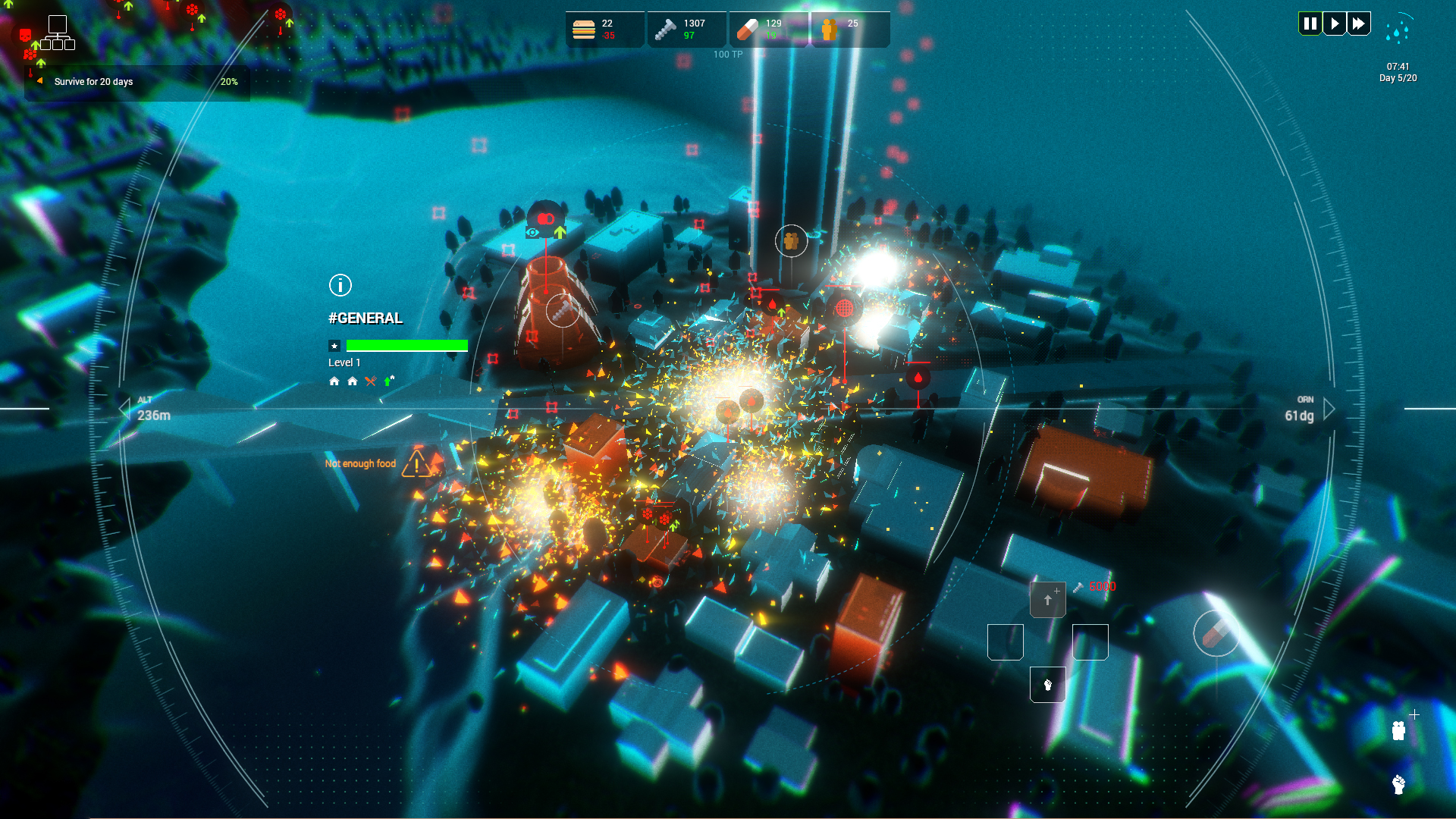Click the ALT altitude left chevron
Screen dimensions: 1456x819
click(x=126, y=409)
